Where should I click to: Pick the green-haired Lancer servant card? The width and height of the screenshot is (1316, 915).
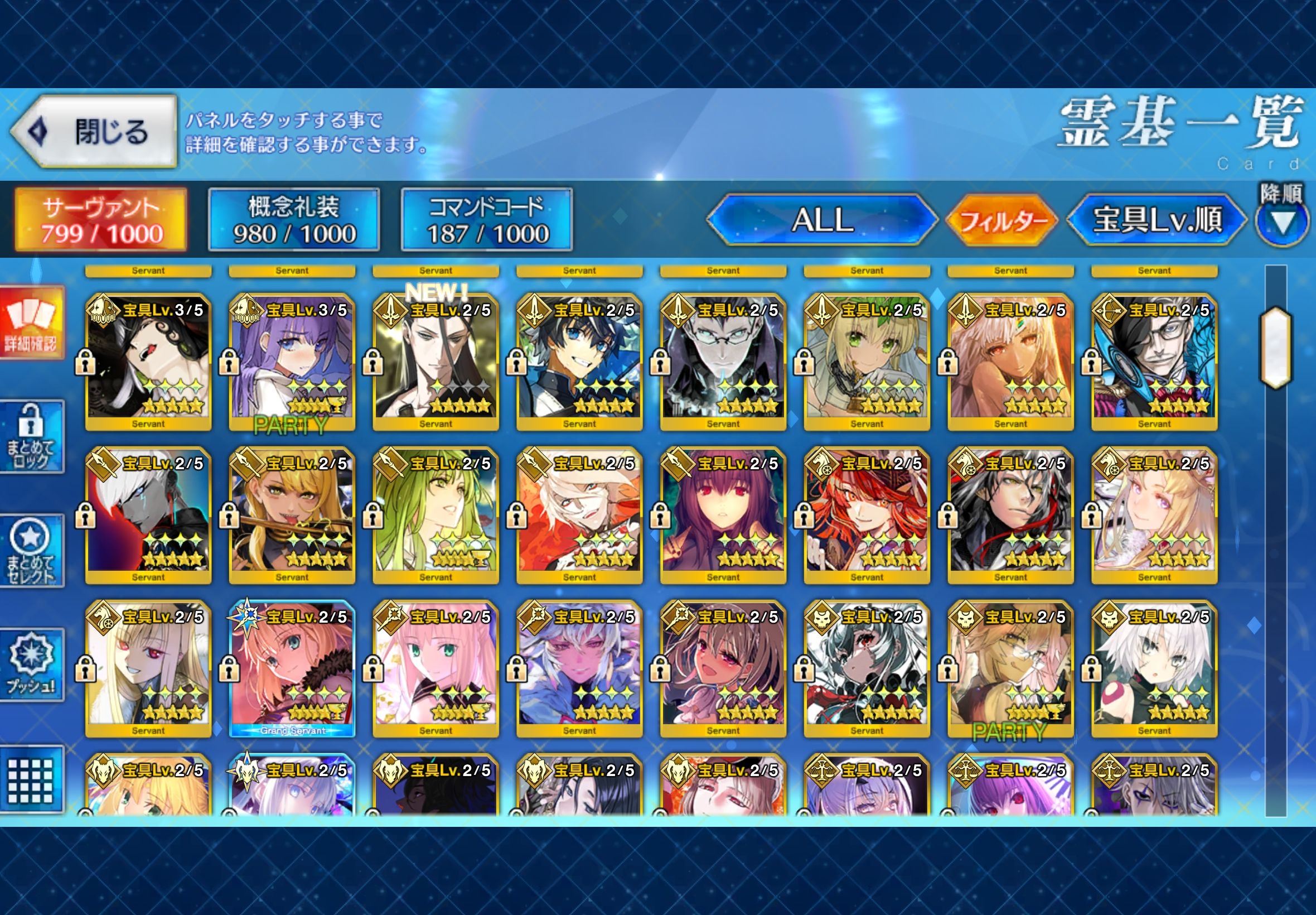pyautogui.click(x=436, y=516)
